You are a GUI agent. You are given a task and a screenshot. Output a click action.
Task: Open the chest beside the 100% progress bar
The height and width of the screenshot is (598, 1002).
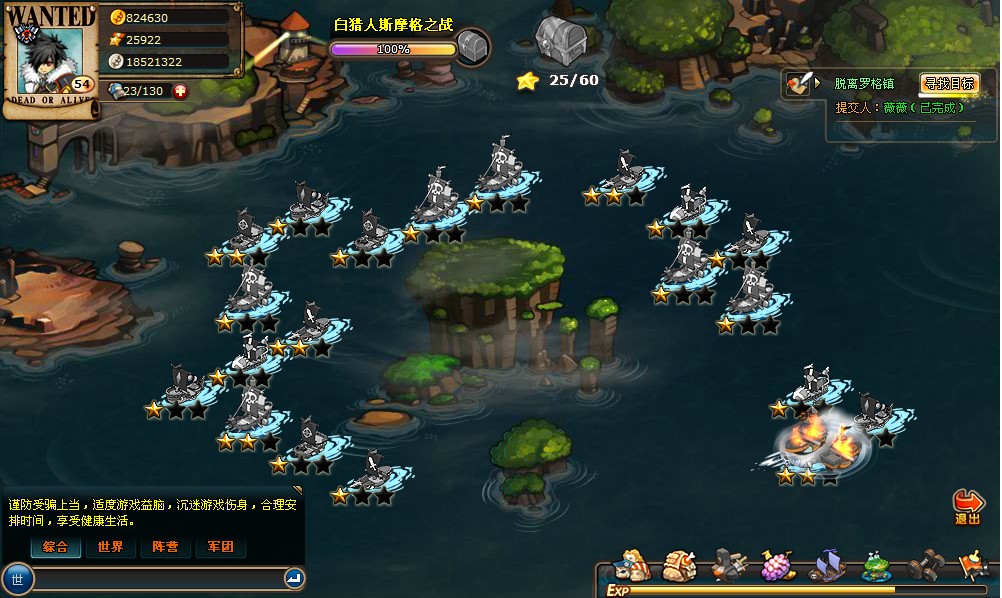click(473, 46)
